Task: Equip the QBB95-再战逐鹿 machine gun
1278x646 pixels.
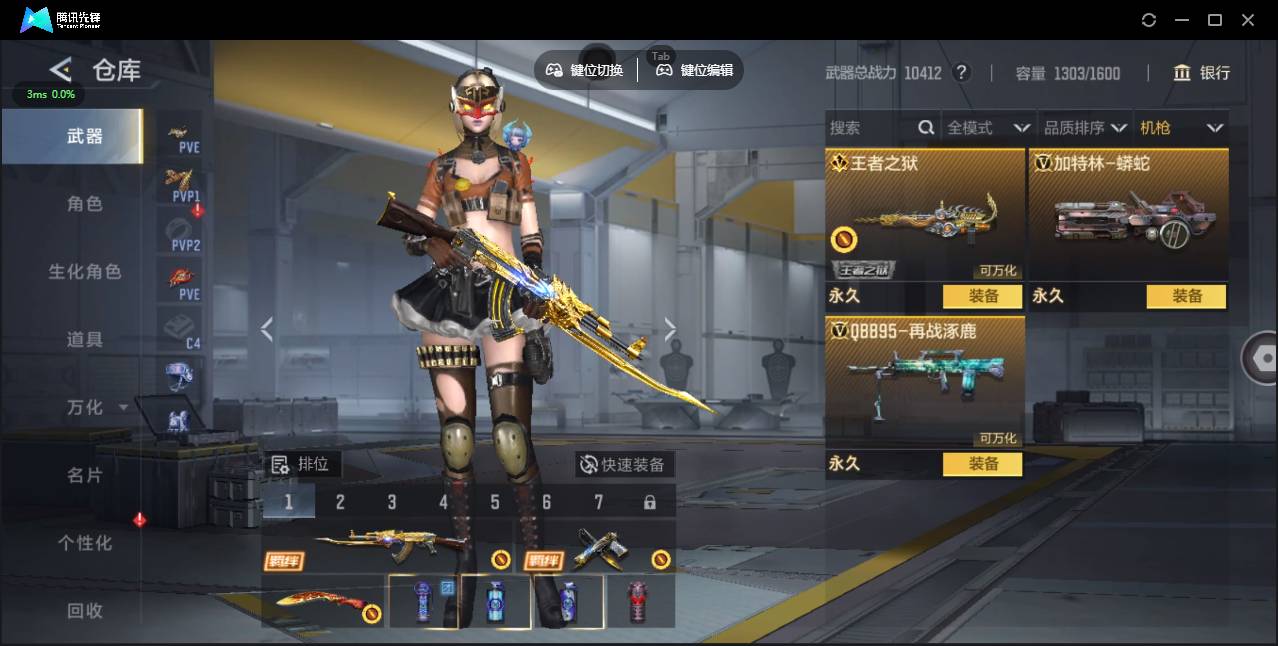Action: point(982,464)
